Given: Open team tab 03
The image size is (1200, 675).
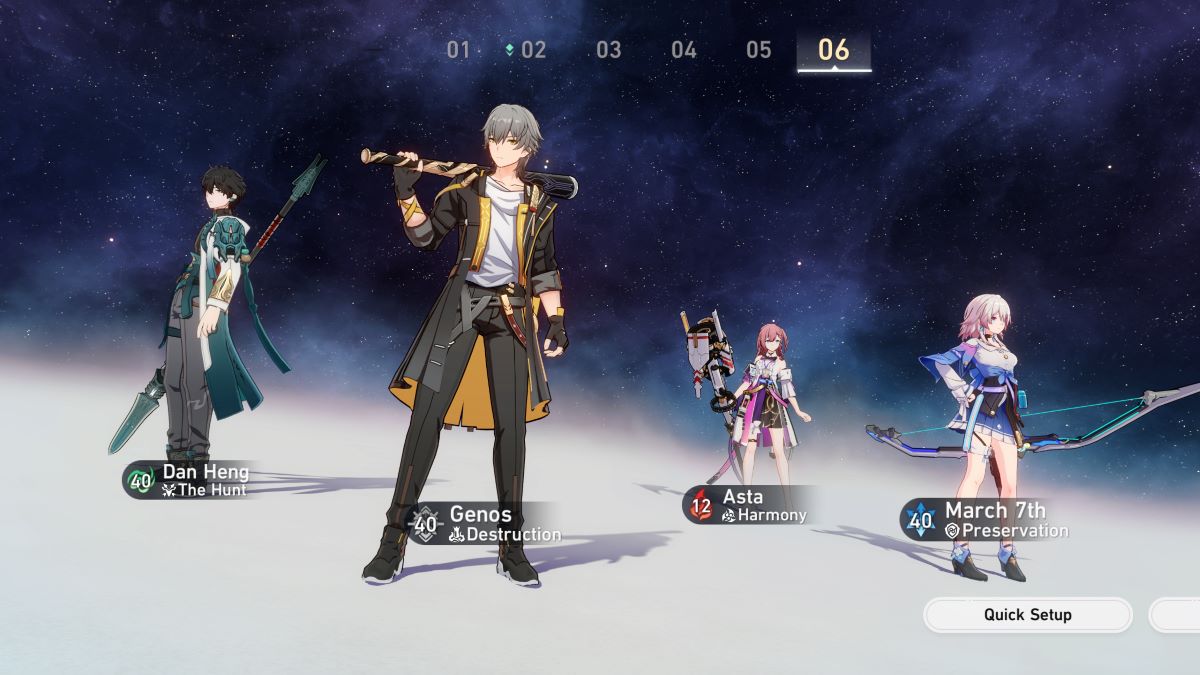Looking at the screenshot, I should pyautogui.click(x=608, y=50).
